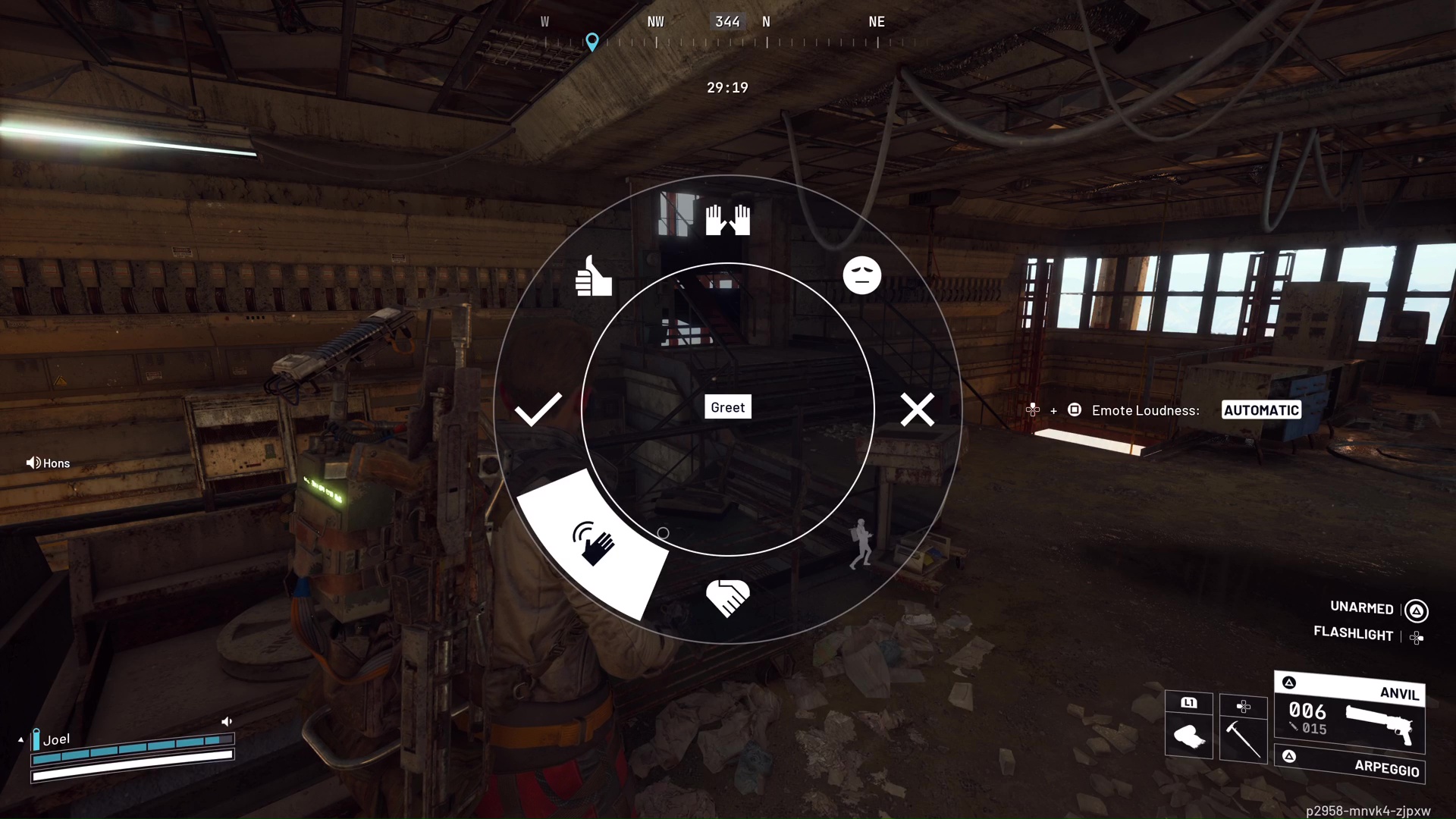The height and width of the screenshot is (819, 1456).
Task: Select the X-shaped No emote
Action: (x=918, y=409)
